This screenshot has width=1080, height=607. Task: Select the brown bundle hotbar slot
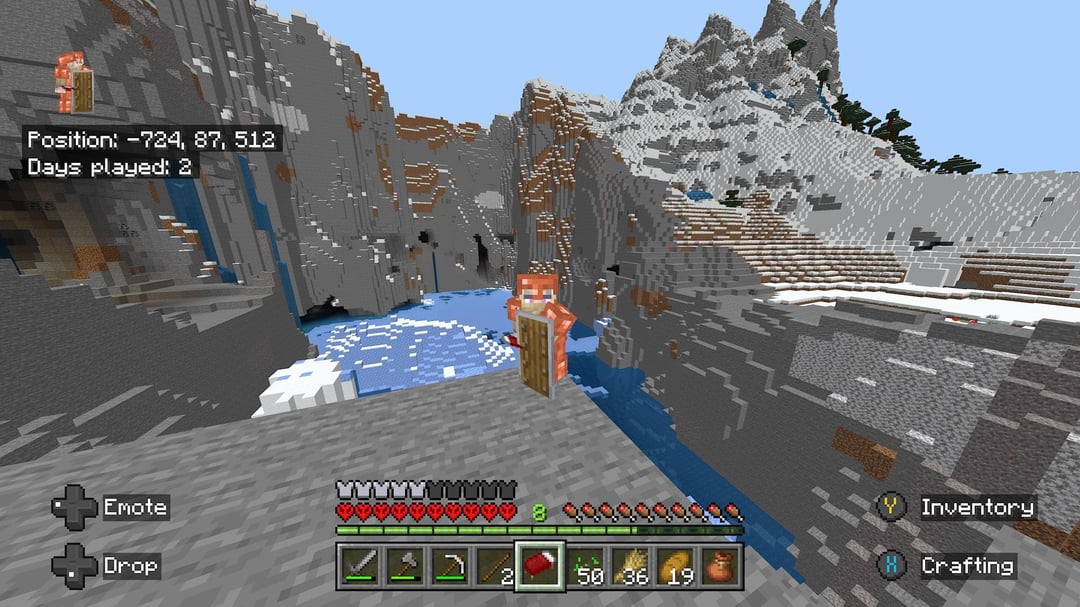click(x=722, y=566)
